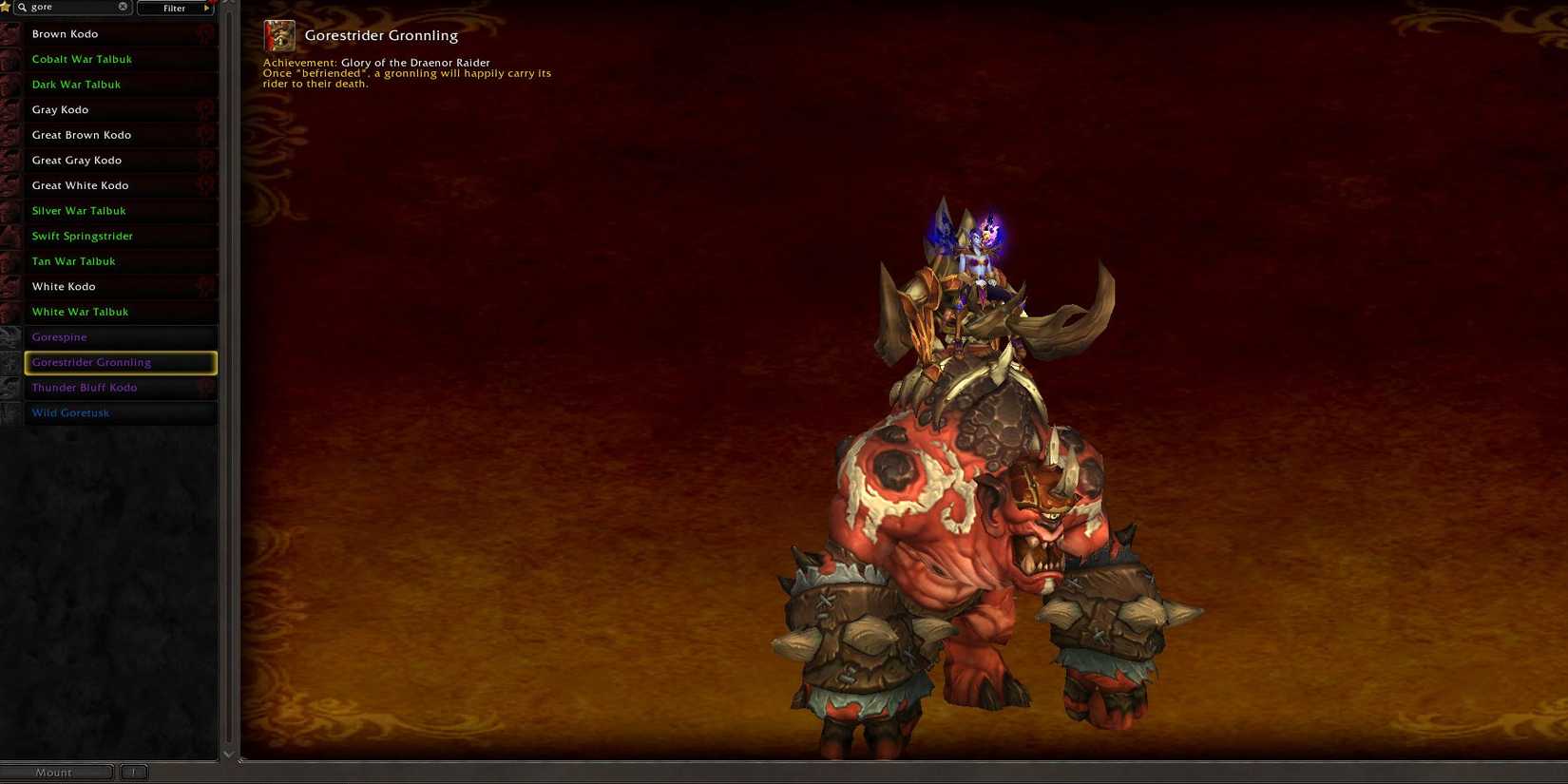Click the magnifying glass in the search box

click(21, 7)
